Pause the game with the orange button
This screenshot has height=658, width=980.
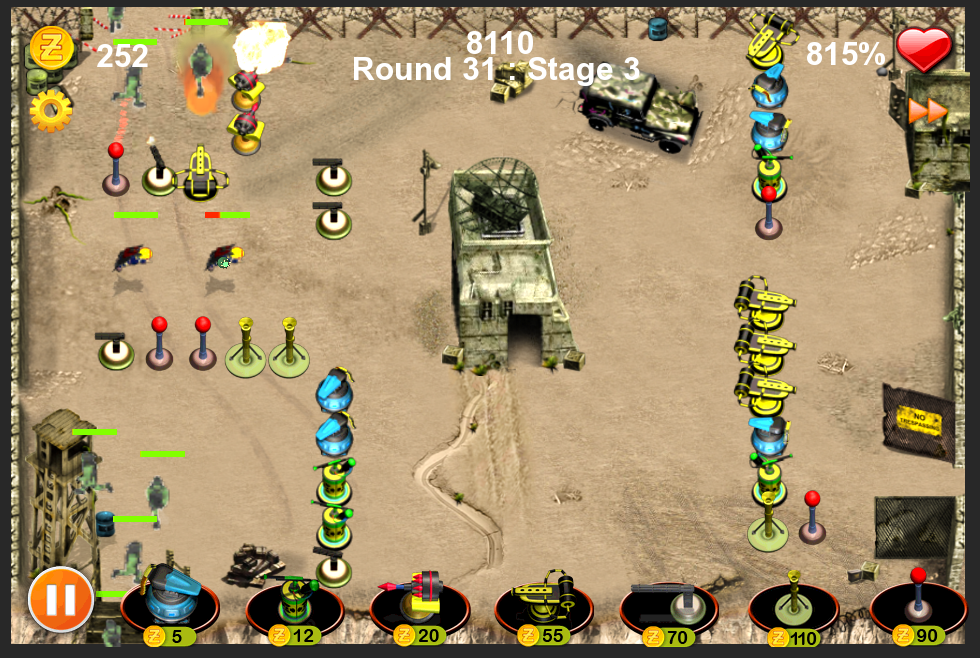(x=60, y=599)
